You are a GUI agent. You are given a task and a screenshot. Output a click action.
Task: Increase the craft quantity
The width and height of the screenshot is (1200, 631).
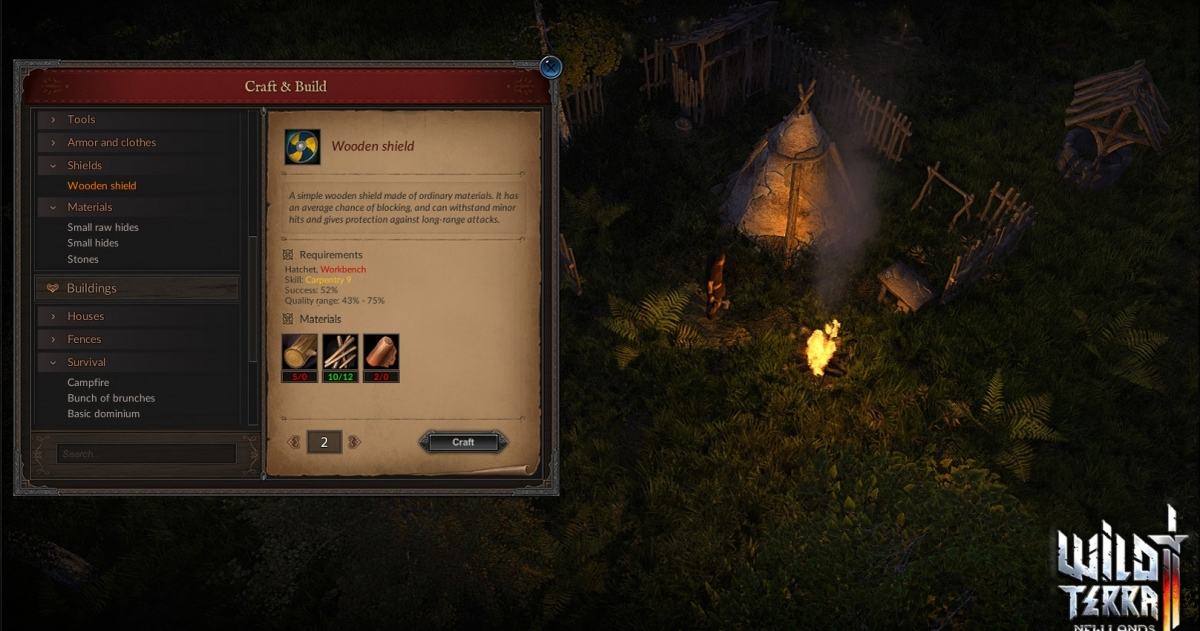[354, 442]
